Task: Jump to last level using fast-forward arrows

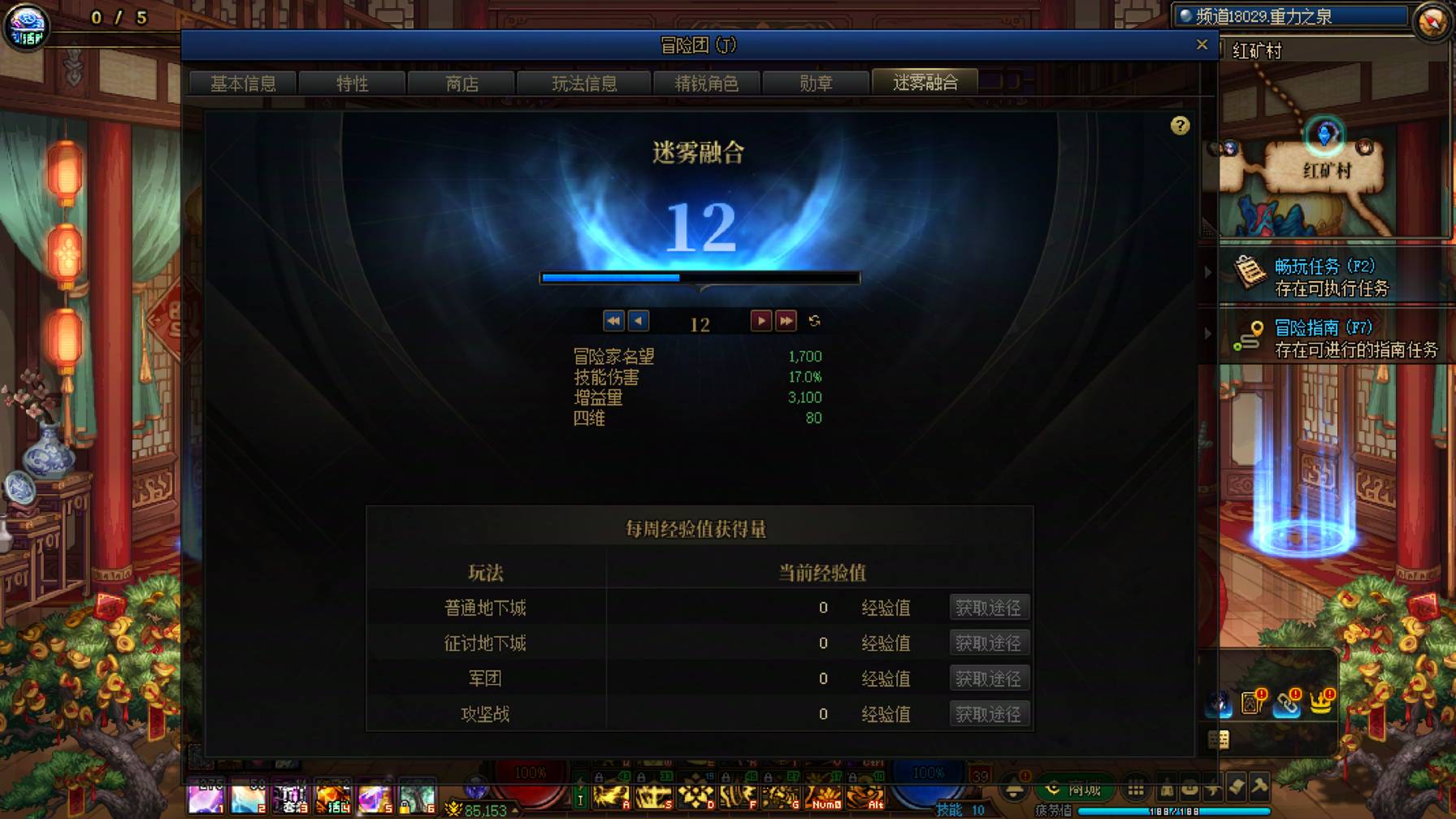Action: tap(786, 321)
